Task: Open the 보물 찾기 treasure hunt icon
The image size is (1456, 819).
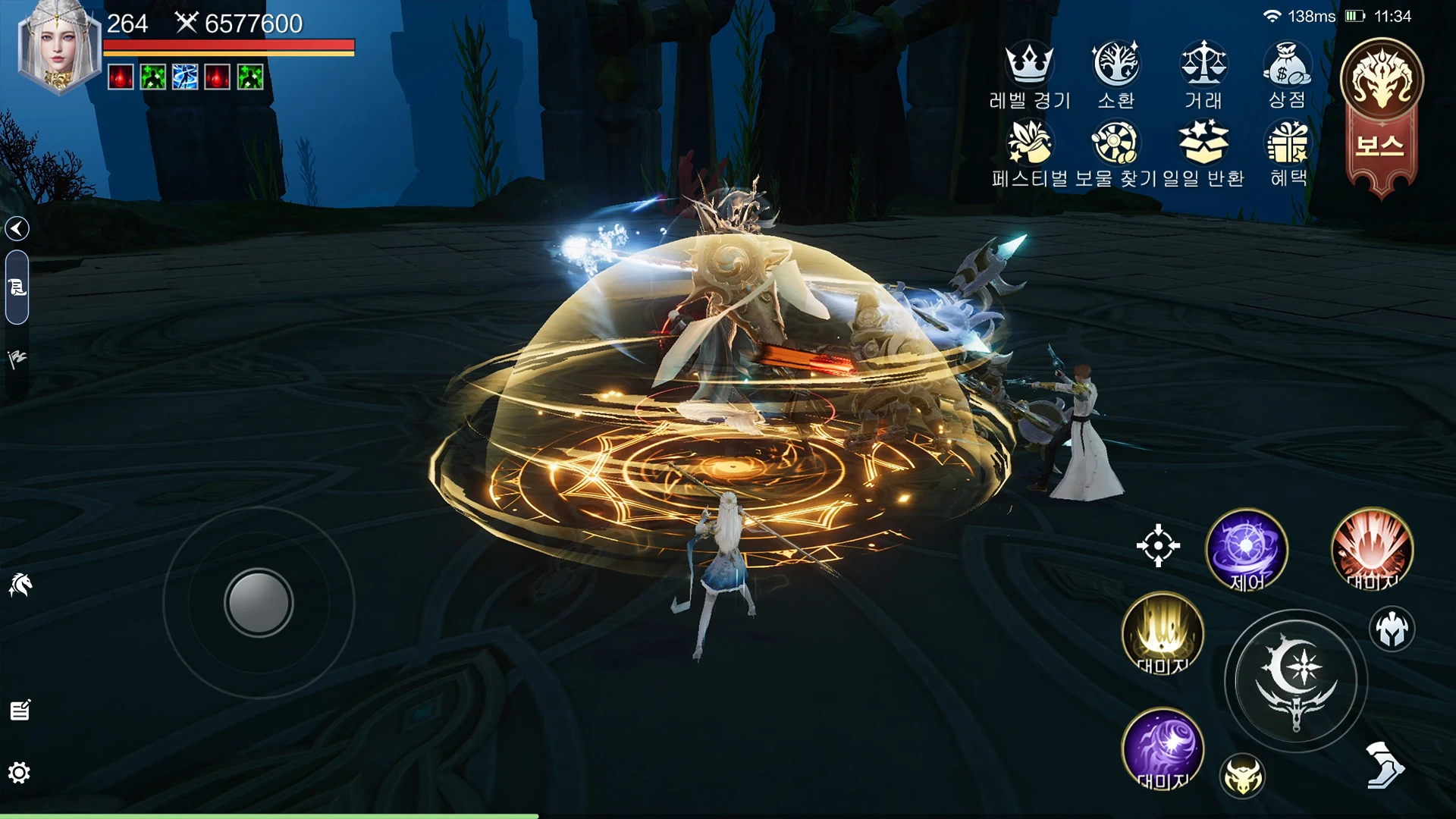Action: tap(1116, 143)
